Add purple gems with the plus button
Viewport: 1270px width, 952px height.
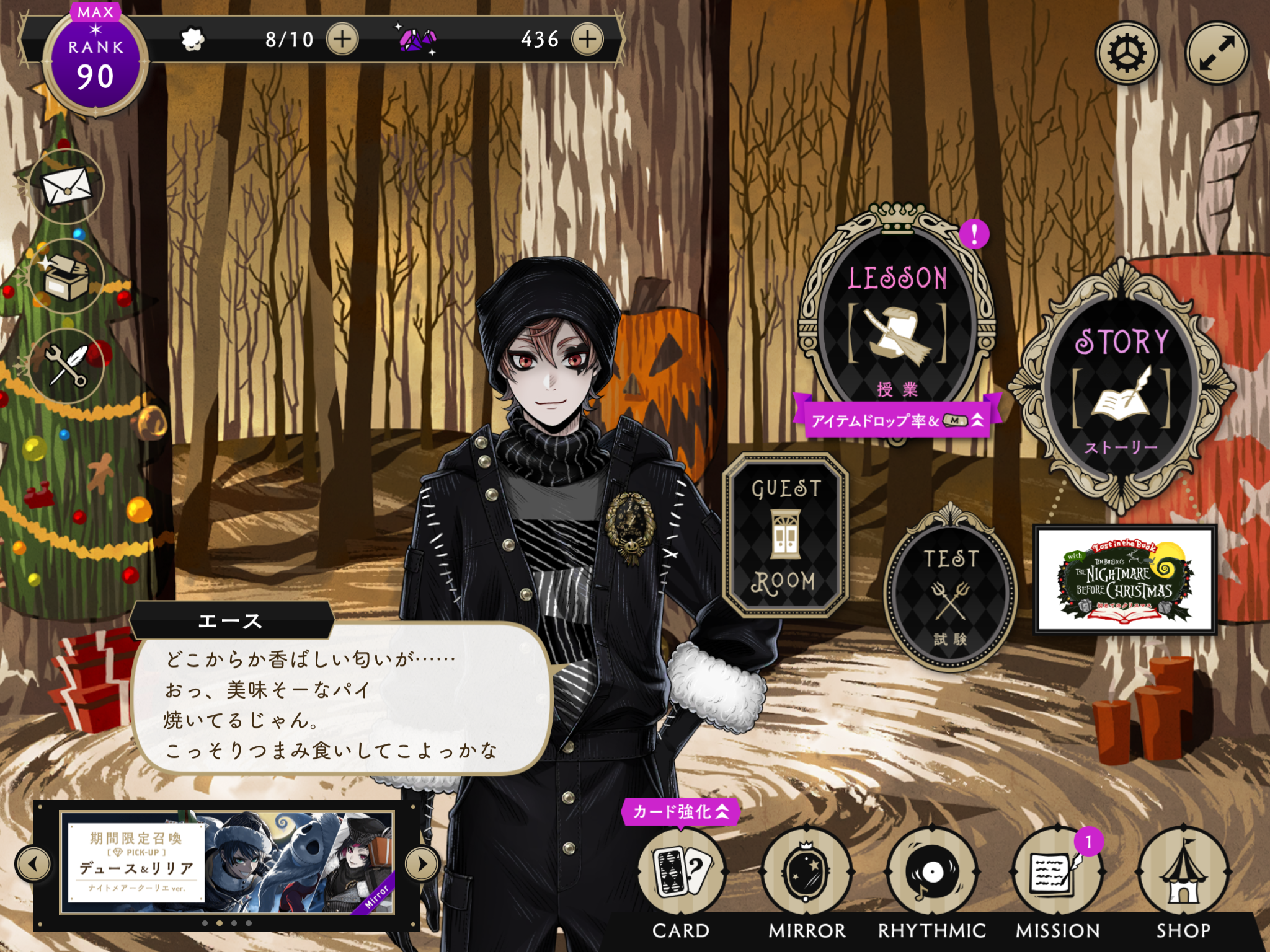pos(587,40)
